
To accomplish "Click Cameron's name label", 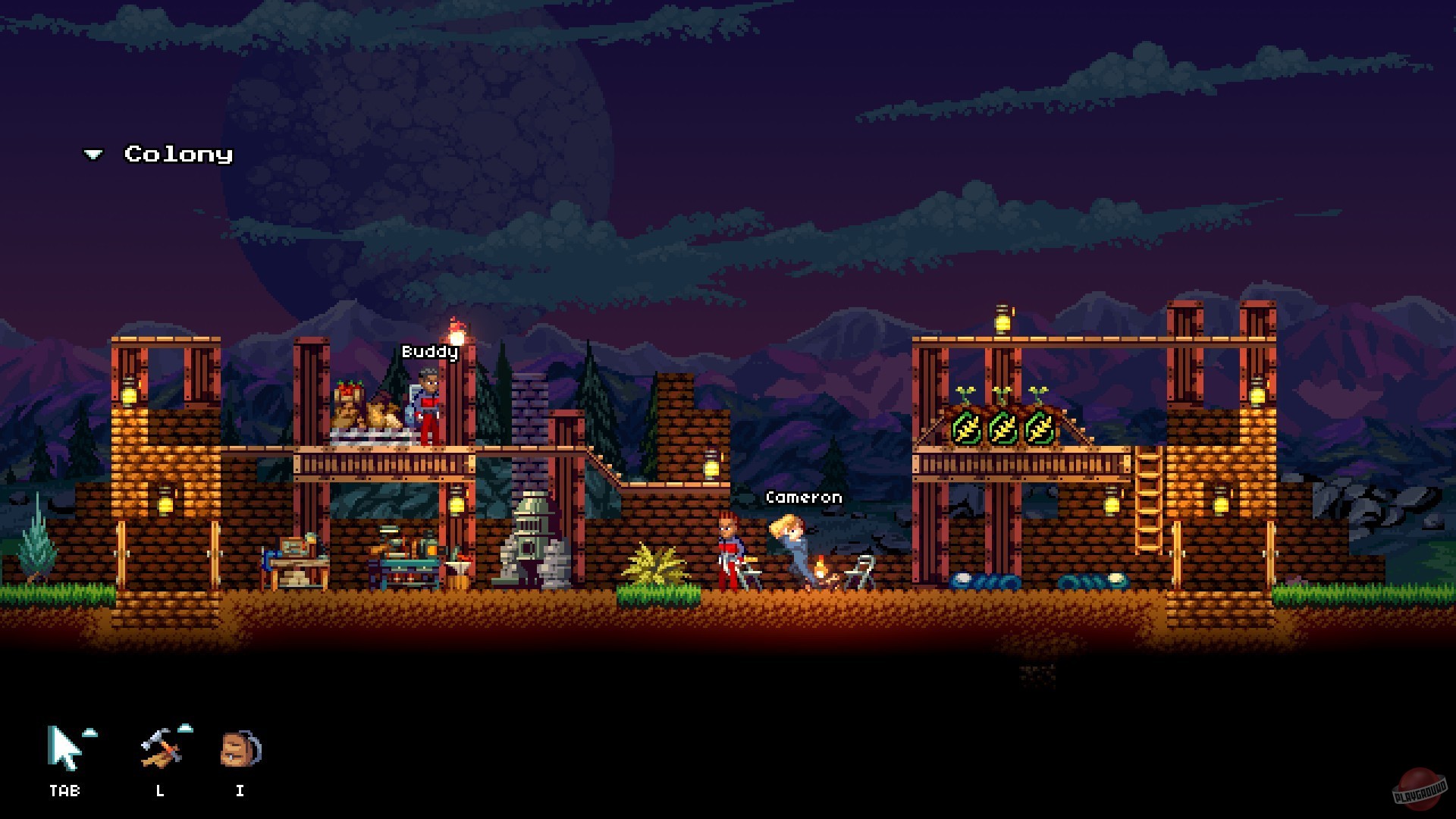I will coord(804,497).
